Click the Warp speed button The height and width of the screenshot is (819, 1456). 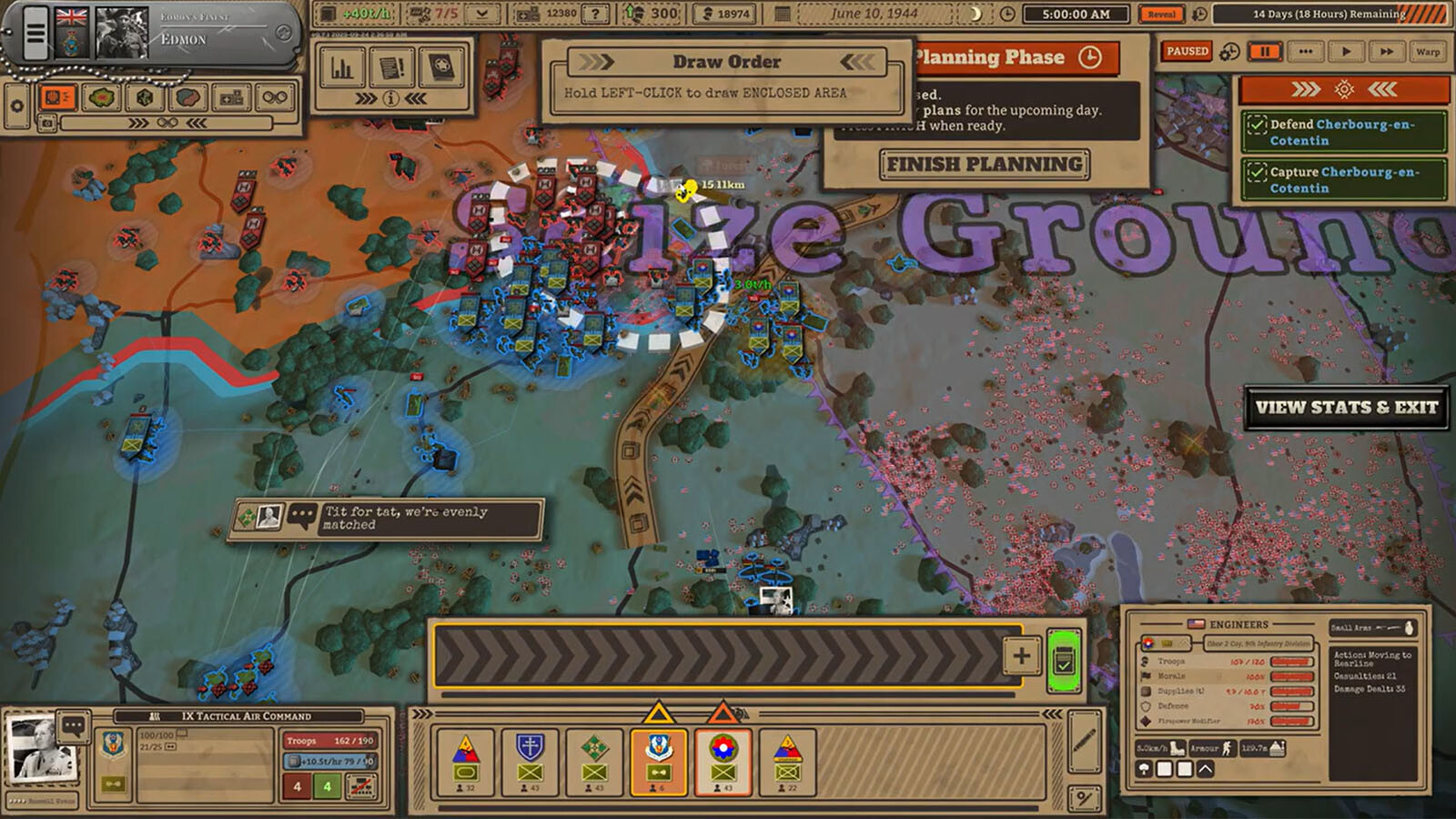(x=1427, y=52)
